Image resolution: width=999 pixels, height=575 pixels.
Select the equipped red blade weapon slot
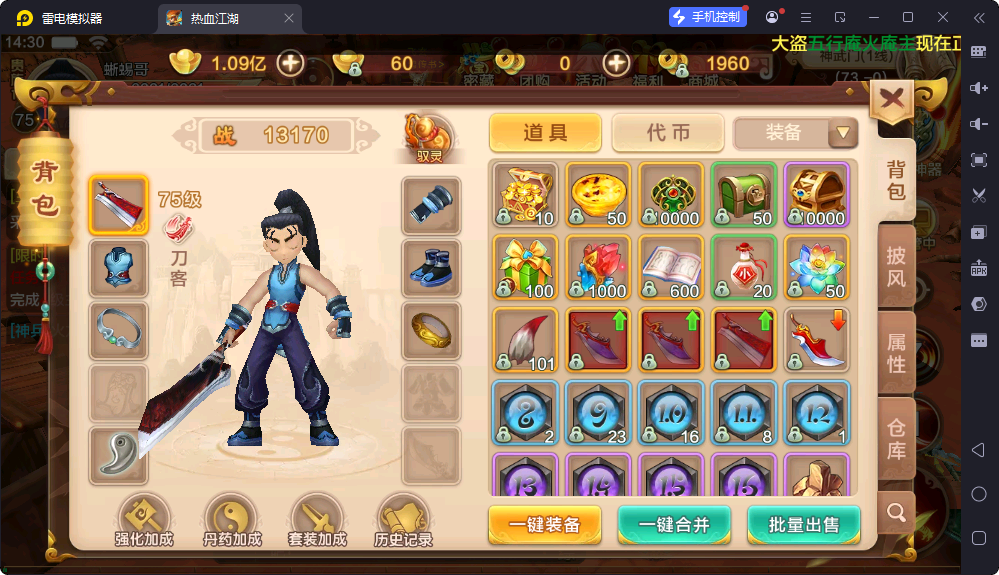click(119, 205)
